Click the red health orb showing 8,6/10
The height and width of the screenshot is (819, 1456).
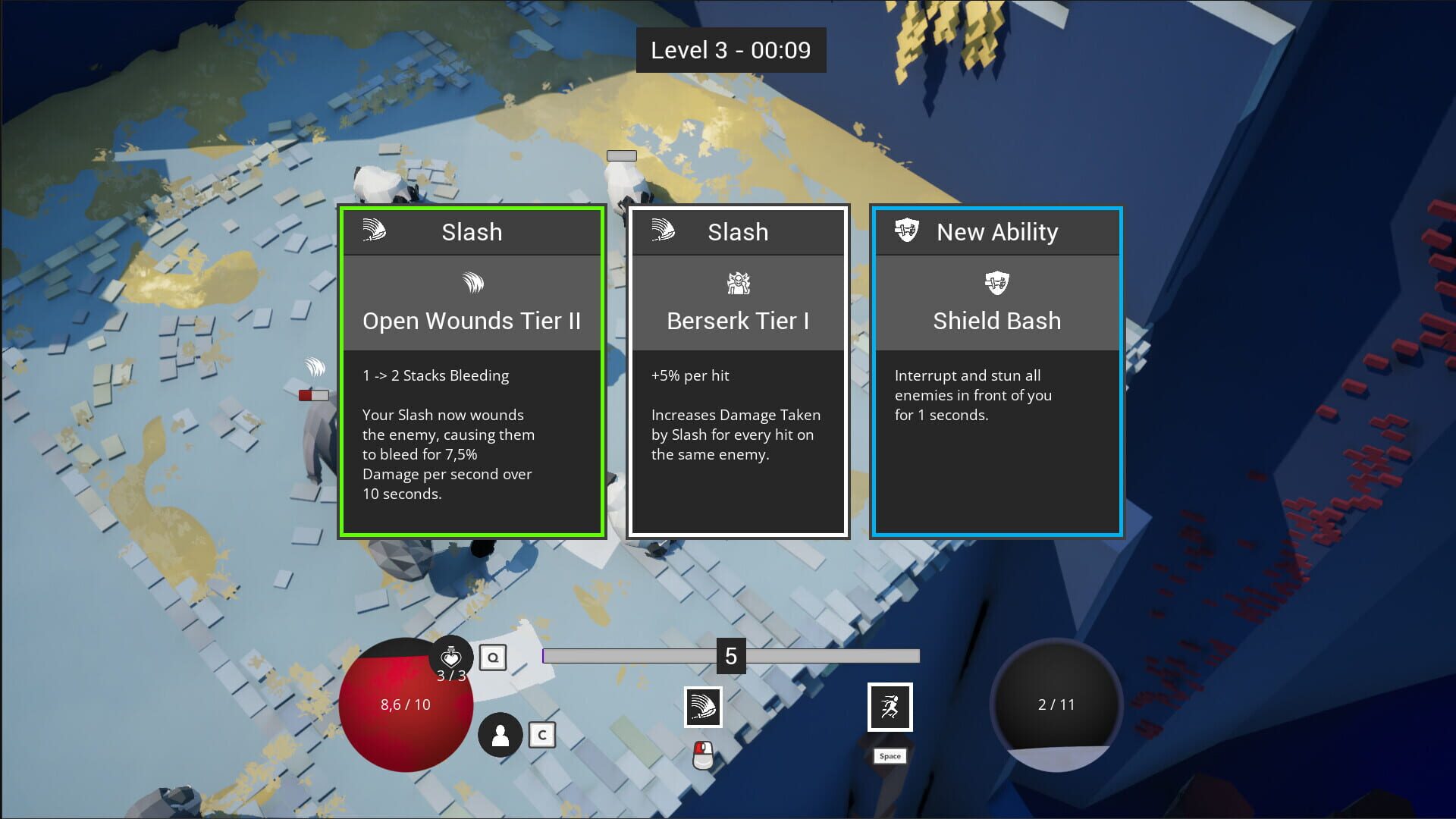coord(406,705)
